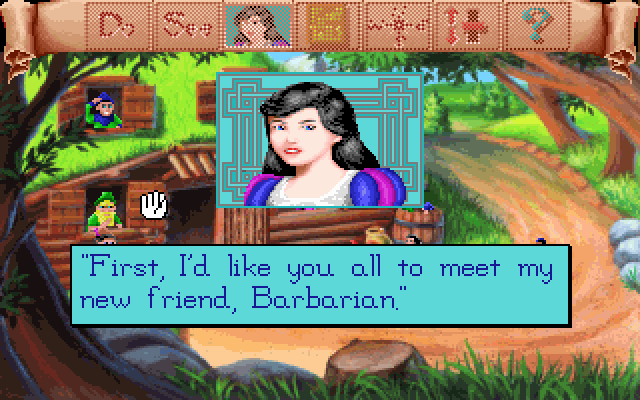Open help with the question mark icon
Image resolution: width=640 pixels, height=400 pixels.
point(518,24)
